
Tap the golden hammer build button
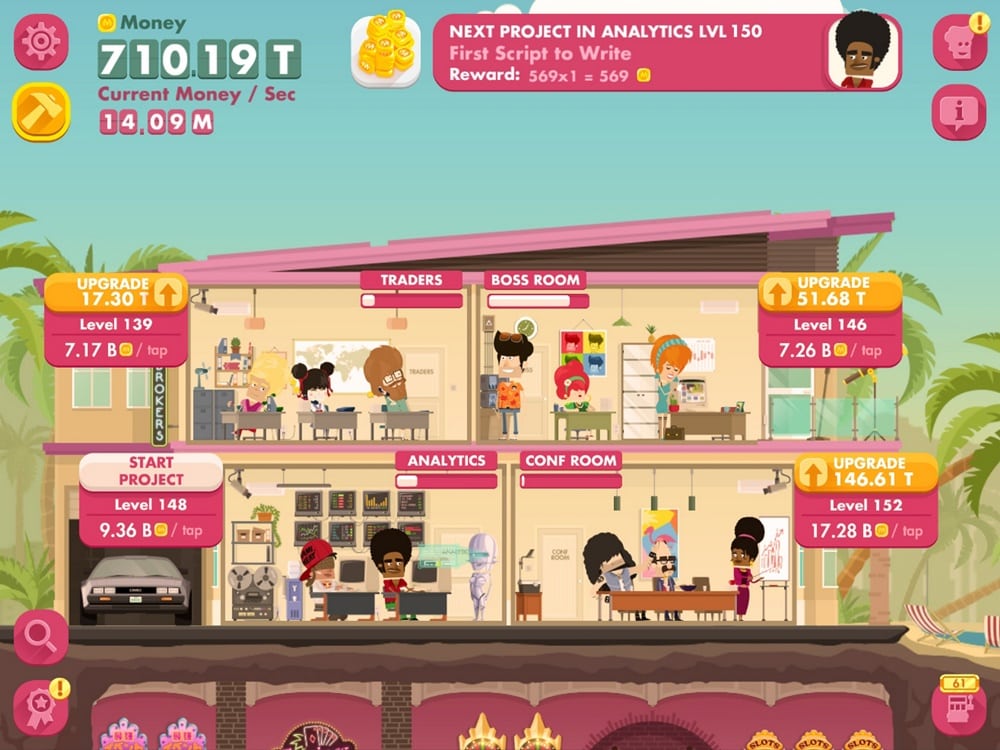point(41,111)
